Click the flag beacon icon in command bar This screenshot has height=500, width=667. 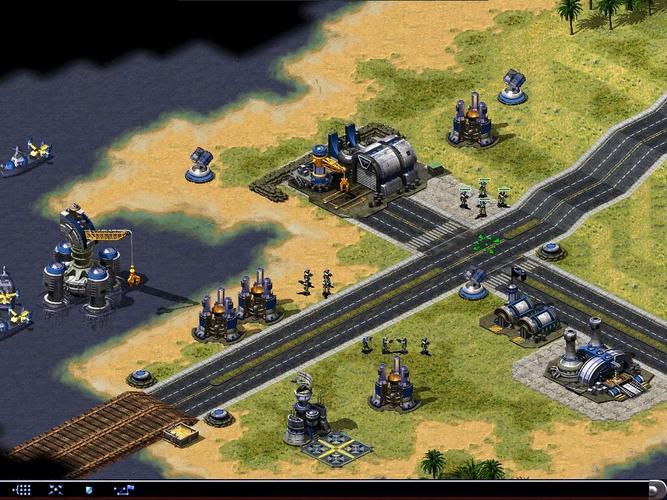coord(122,490)
